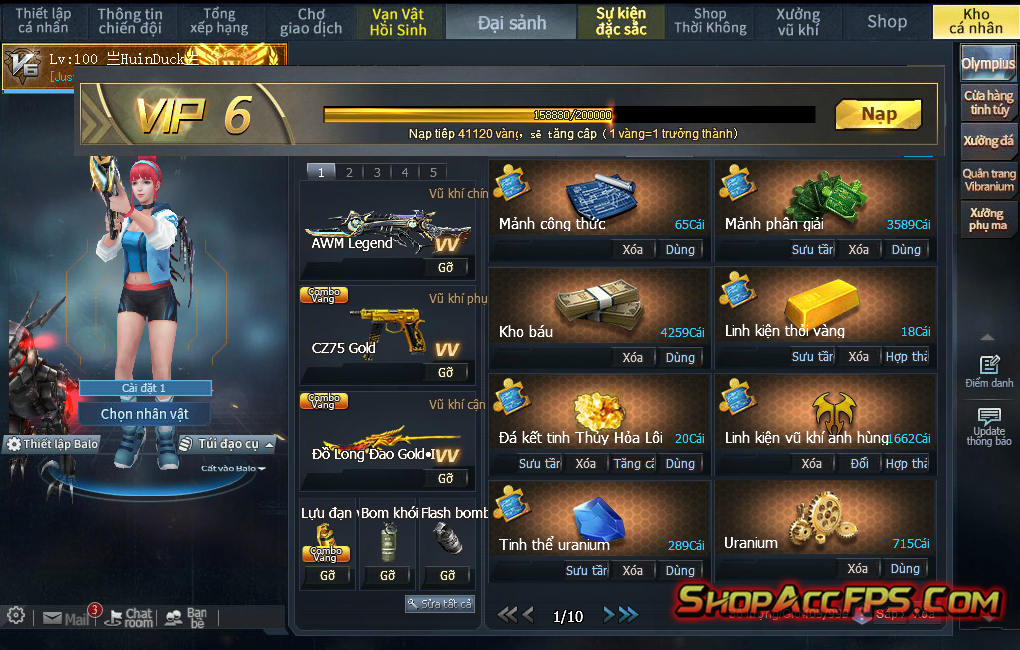
Task: Open the Chat room
Action: tap(130, 619)
